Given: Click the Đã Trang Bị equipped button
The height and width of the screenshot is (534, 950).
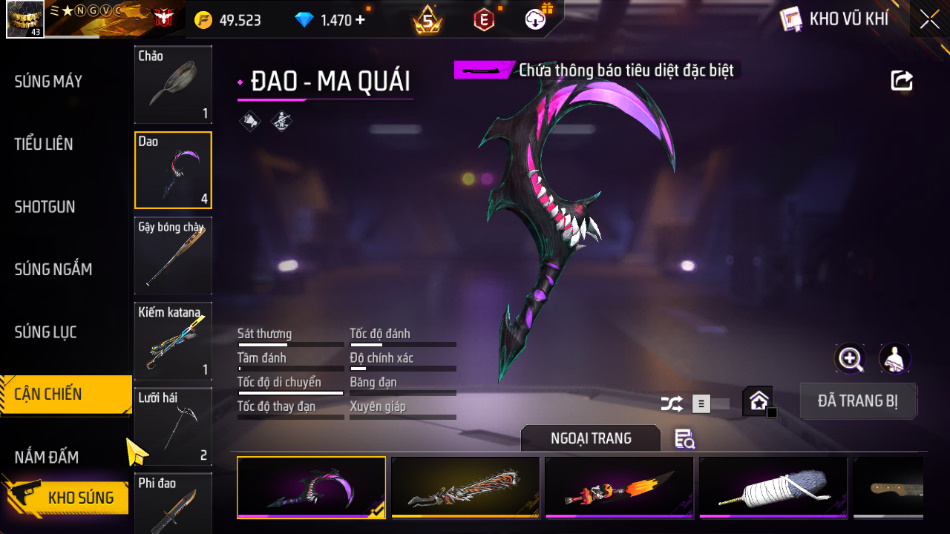Looking at the screenshot, I should coord(858,401).
